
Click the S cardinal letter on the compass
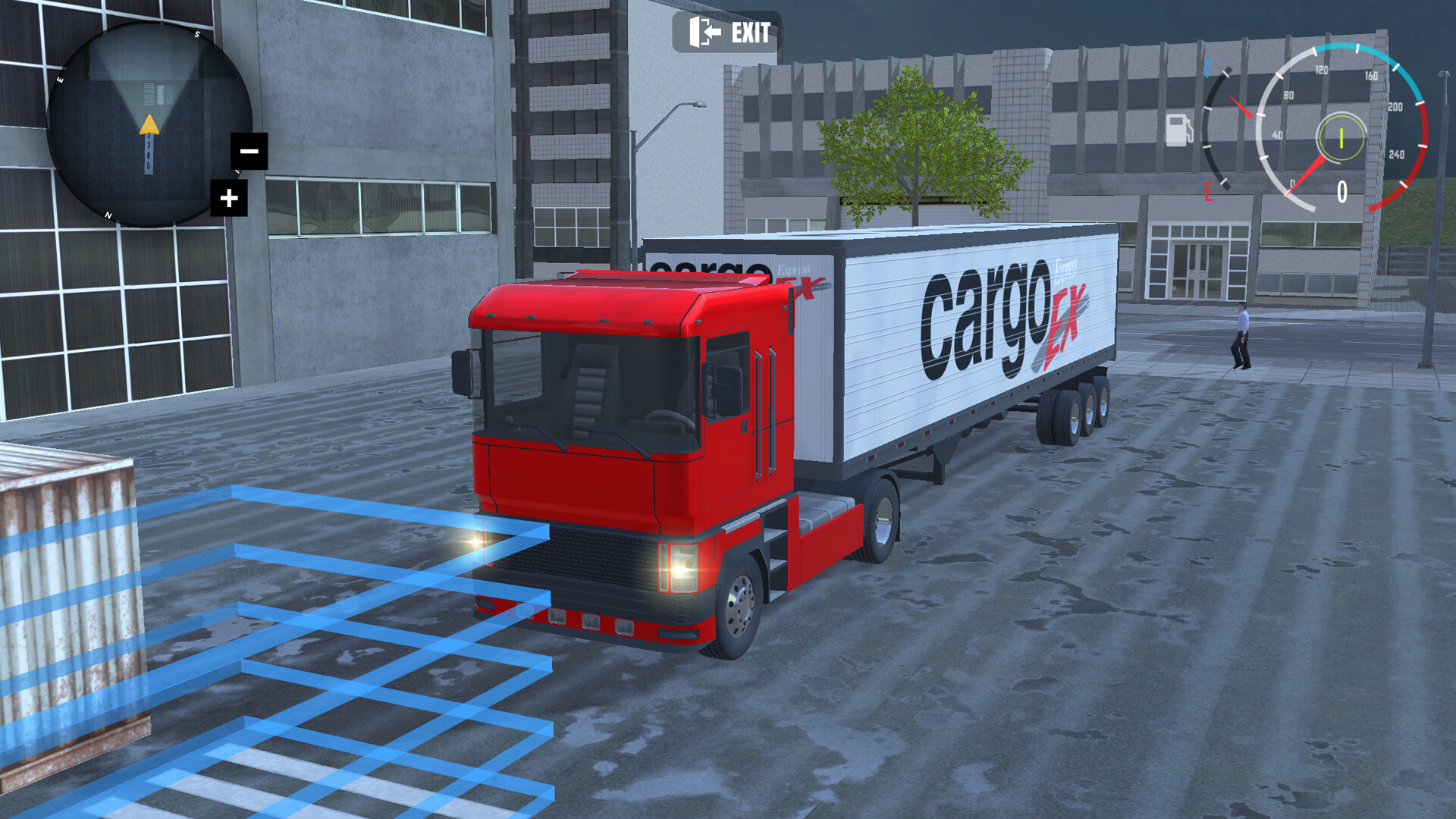tap(196, 34)
